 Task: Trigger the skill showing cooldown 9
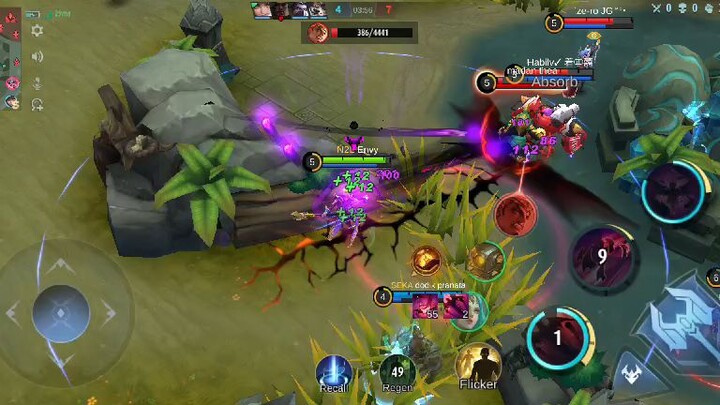pos(602,256)
